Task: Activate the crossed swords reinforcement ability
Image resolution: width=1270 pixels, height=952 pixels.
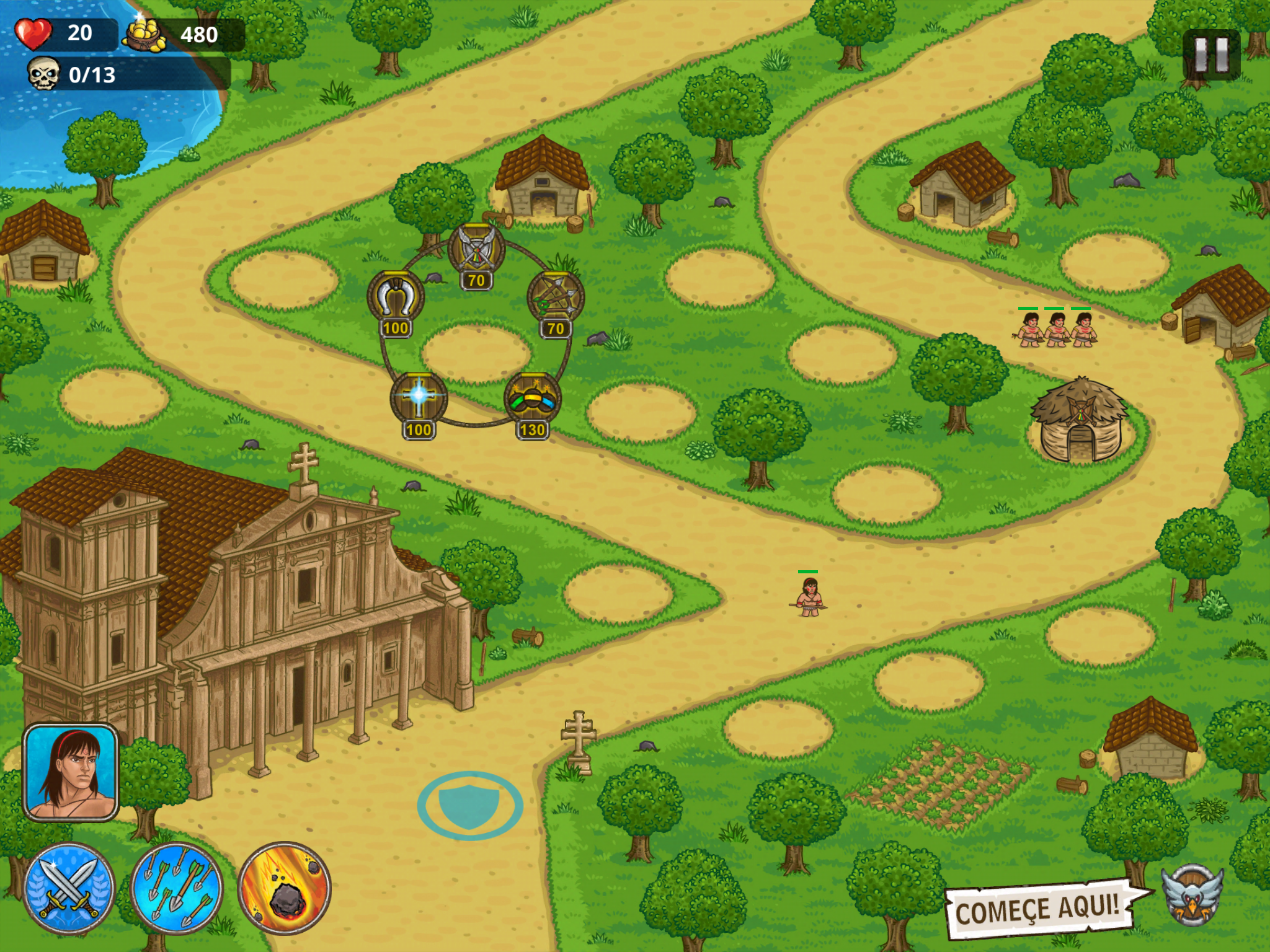Action: (69, 888)
